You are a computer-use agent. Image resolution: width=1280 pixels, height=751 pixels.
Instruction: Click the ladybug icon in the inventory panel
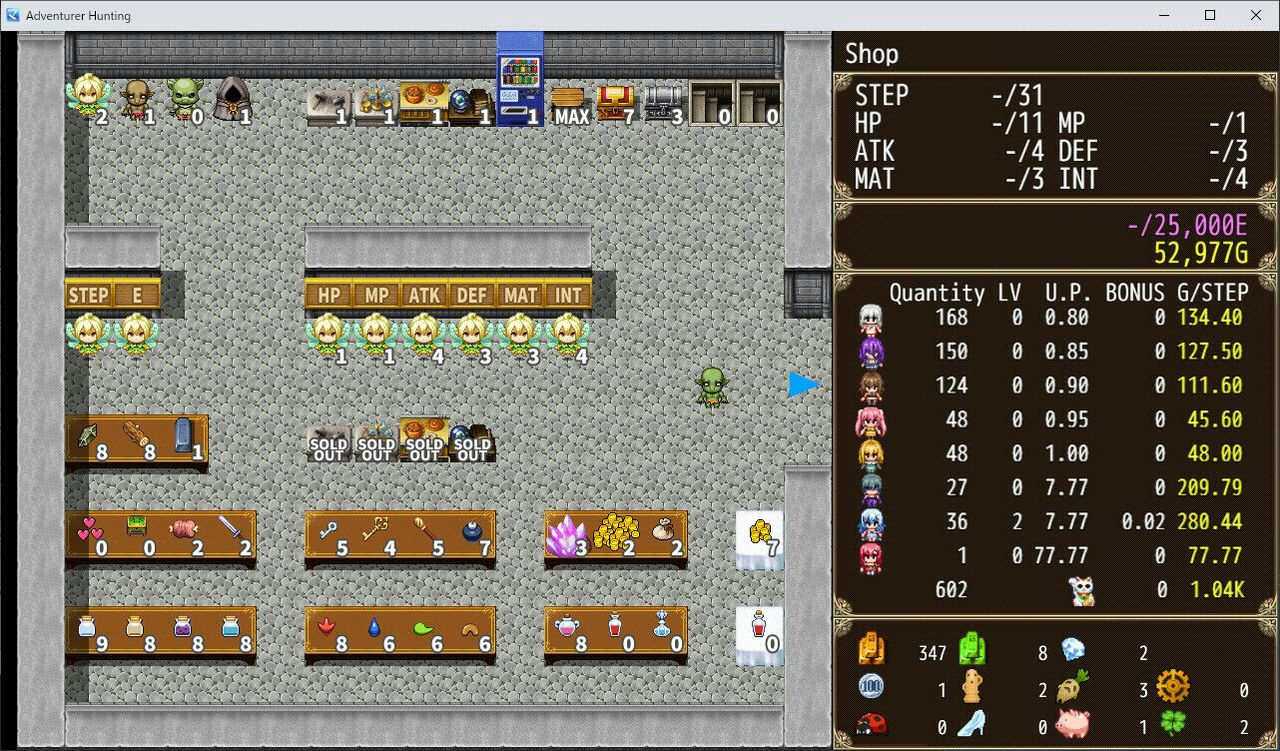point(870,721)
